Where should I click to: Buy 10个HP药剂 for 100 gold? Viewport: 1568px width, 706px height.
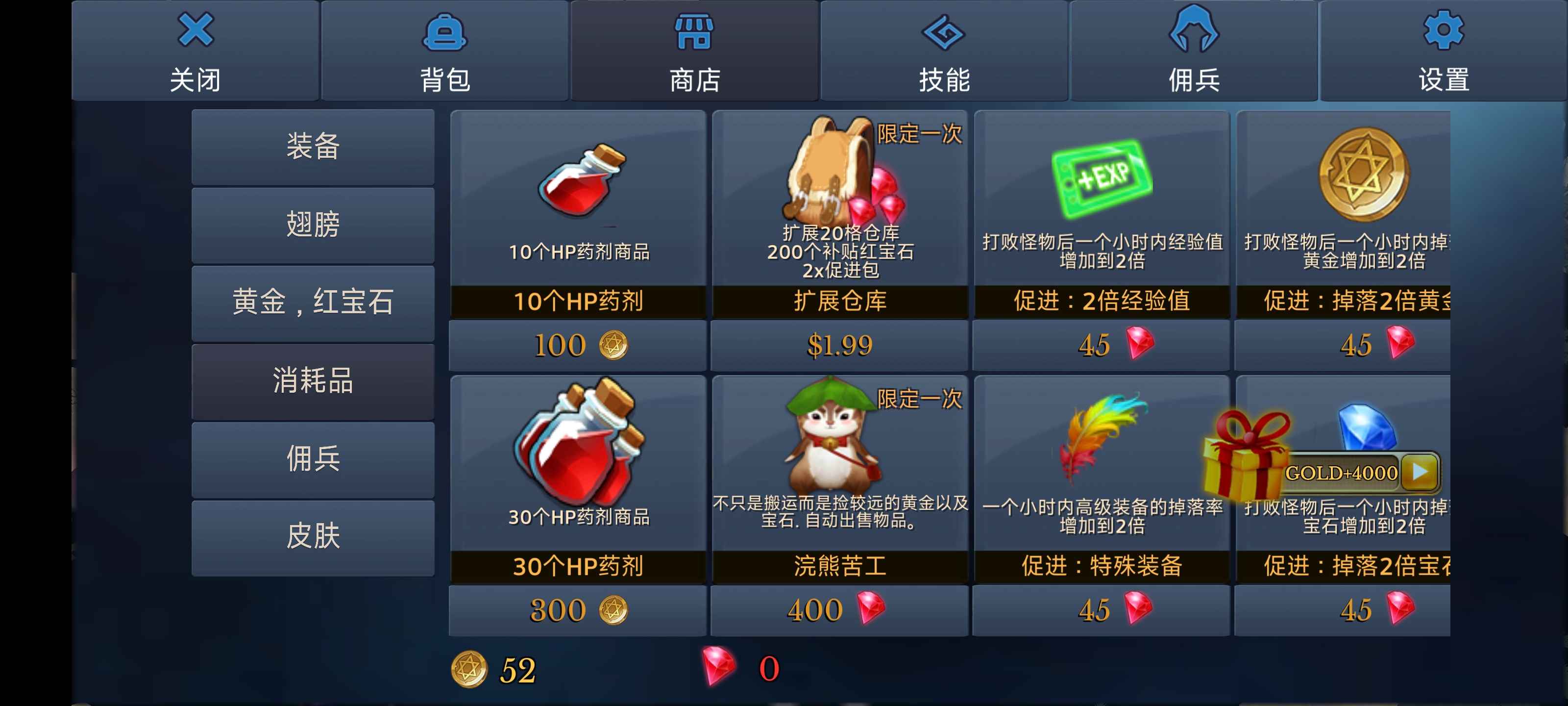coord(578,345)
